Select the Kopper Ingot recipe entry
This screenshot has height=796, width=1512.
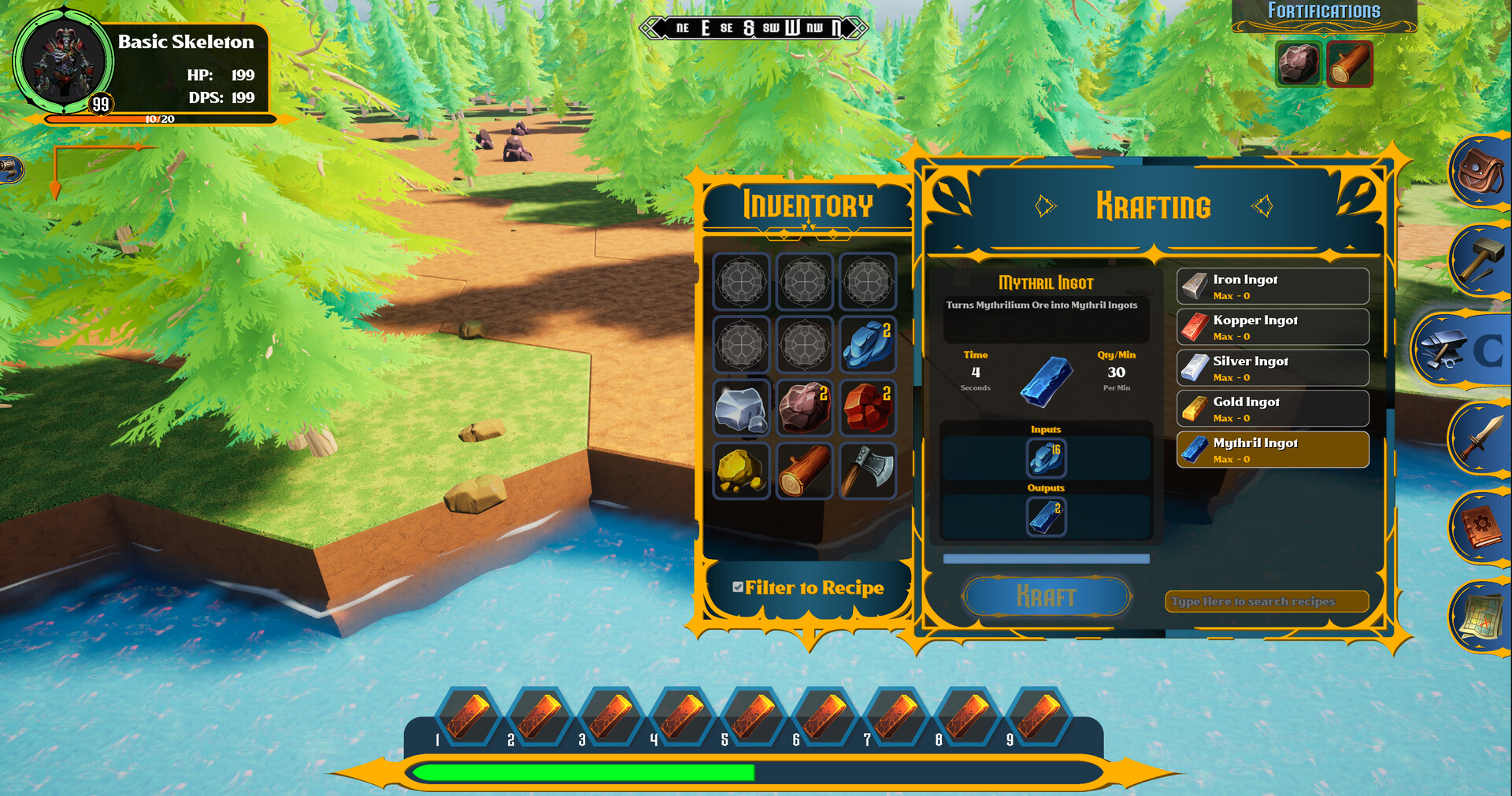pyautogui.click(x=1272, y=327)
